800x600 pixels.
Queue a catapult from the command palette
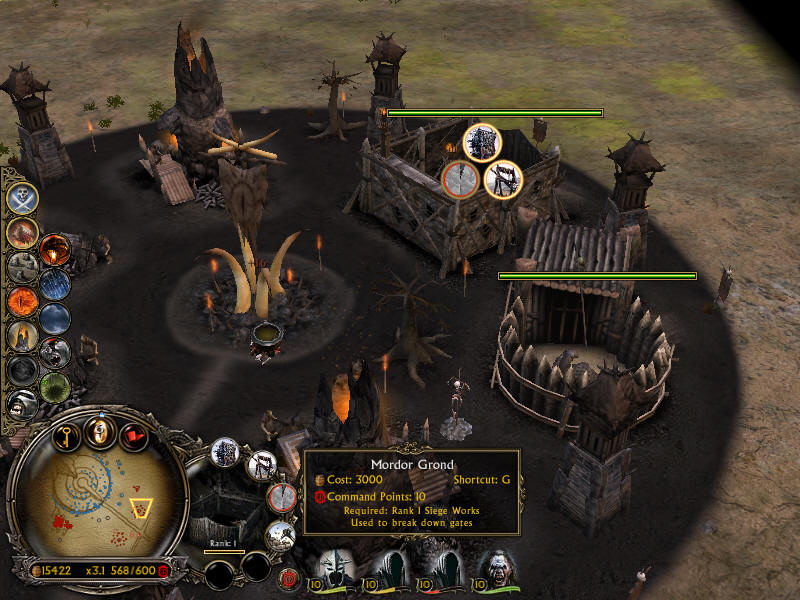(263, 465)
